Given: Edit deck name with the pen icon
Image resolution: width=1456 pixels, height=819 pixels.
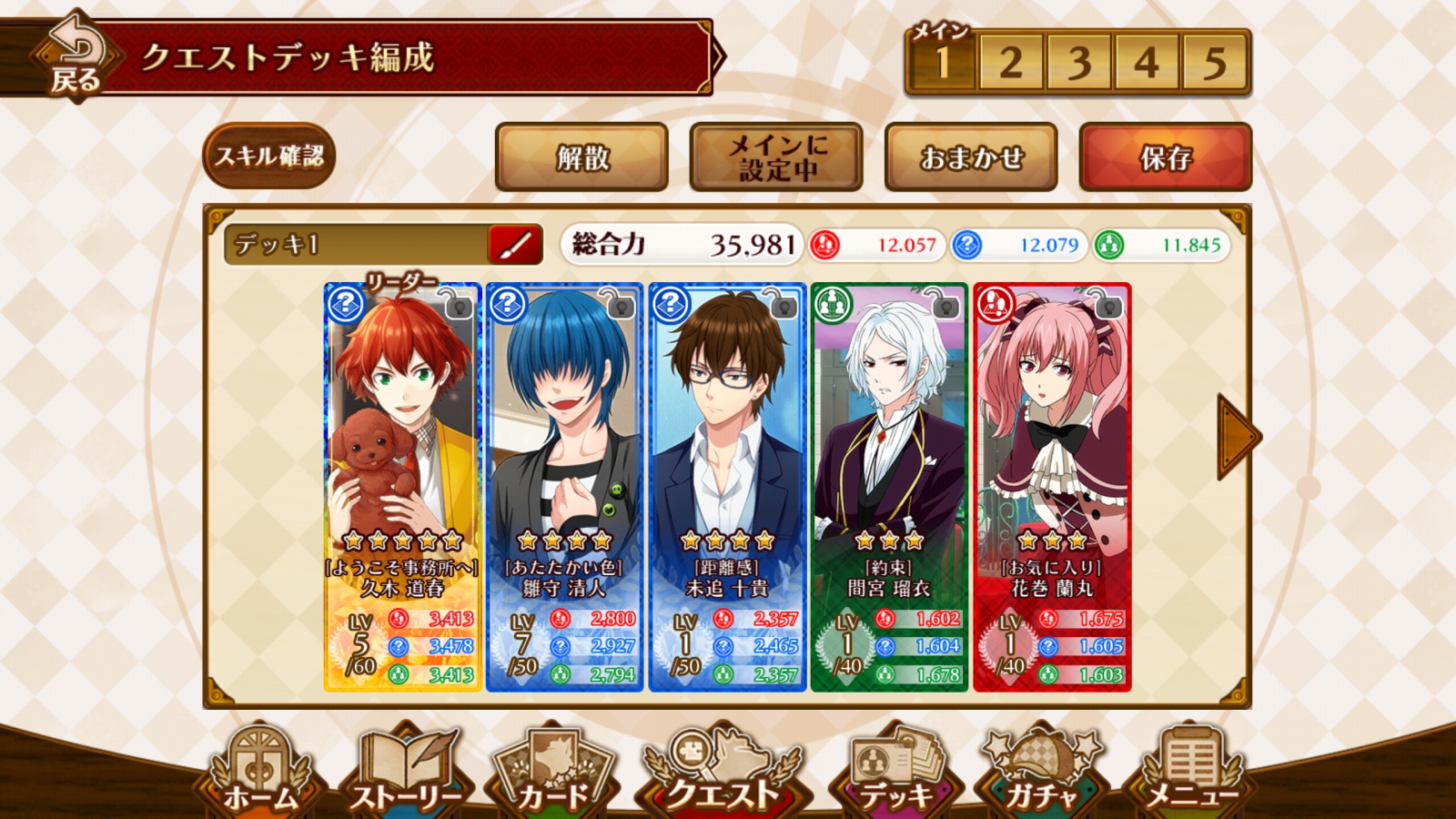Looking at the screenshot, I should click(516, 245).
